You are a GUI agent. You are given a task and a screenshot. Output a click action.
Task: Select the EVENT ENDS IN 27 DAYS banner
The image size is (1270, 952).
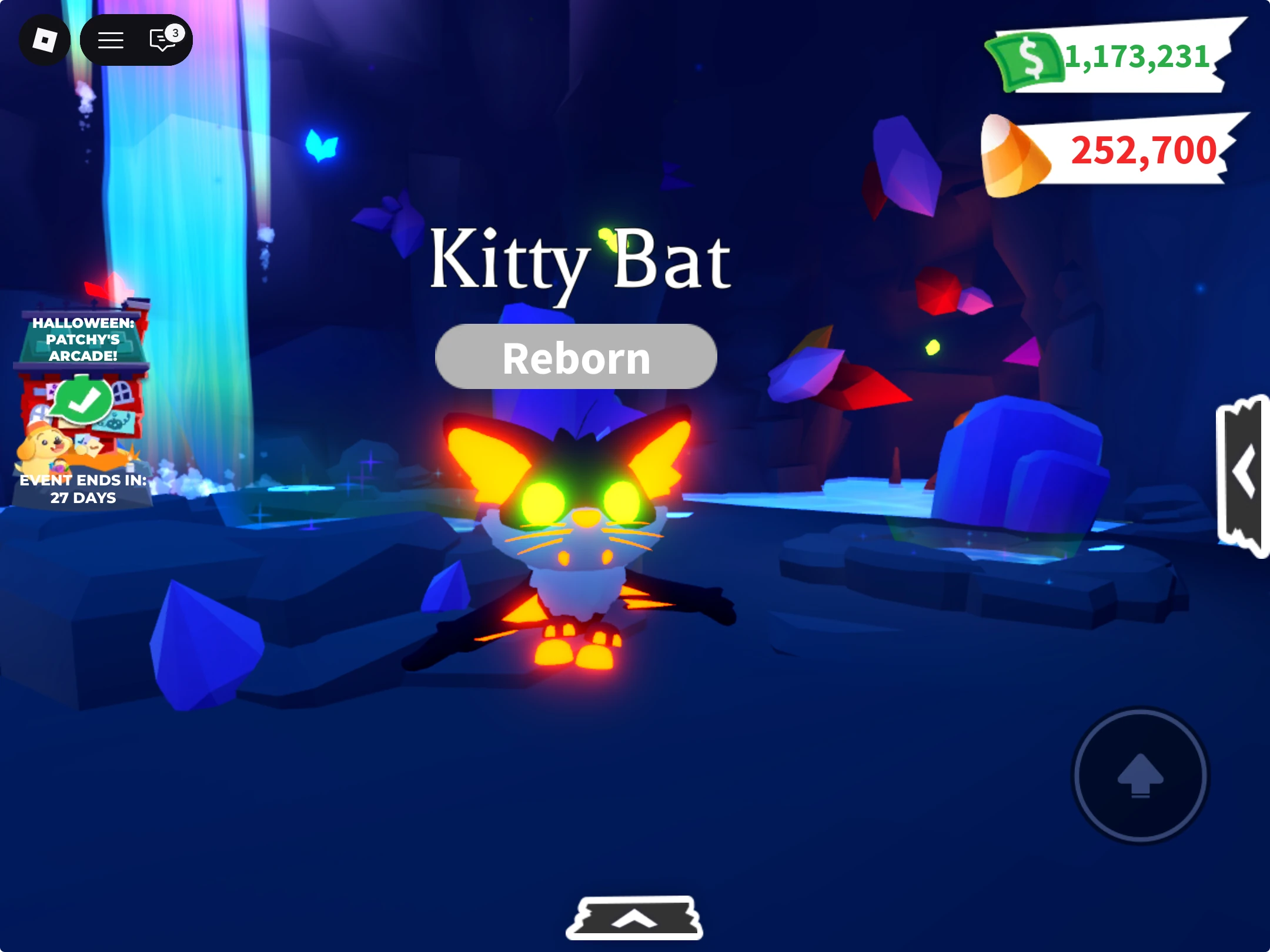83,489
